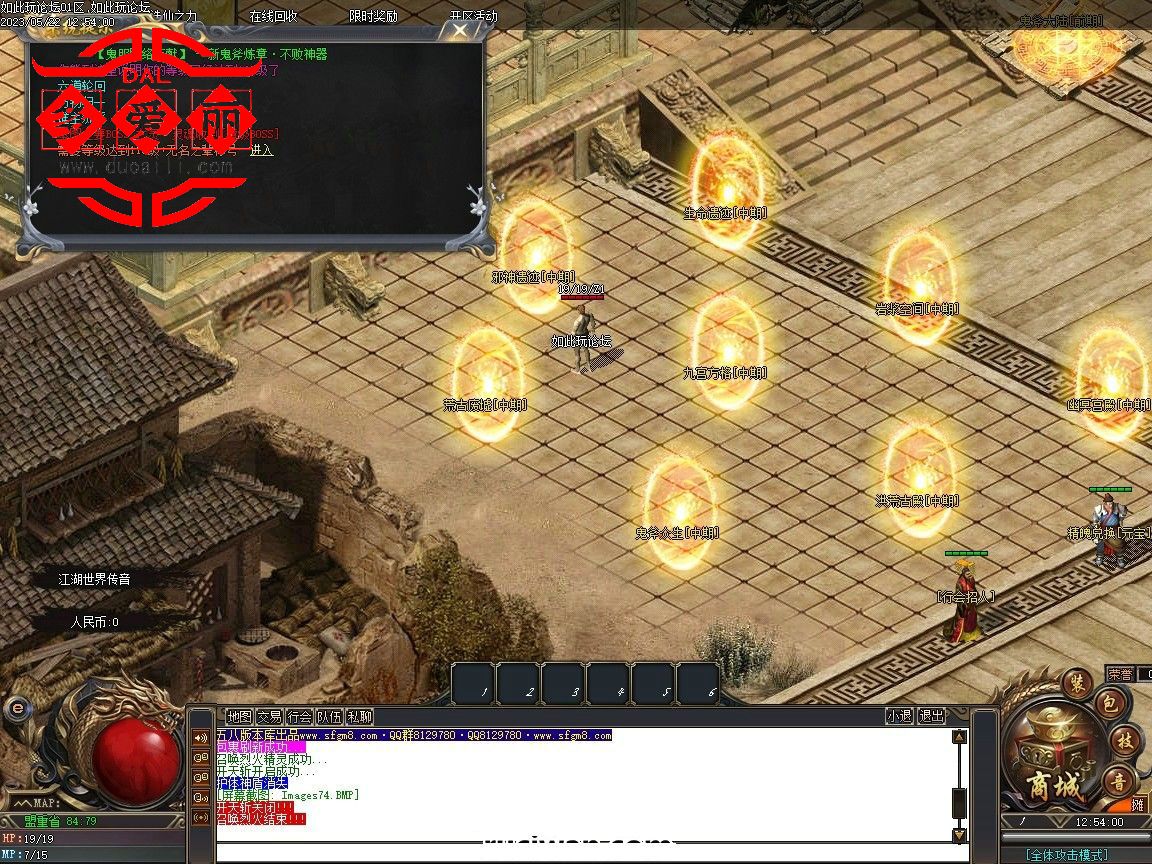Image resolution: width=1152 pixels, height=864 pixels.
Task: Toggle the 全体攻击模式 attack mode
Action: [x=1066, y=855]
